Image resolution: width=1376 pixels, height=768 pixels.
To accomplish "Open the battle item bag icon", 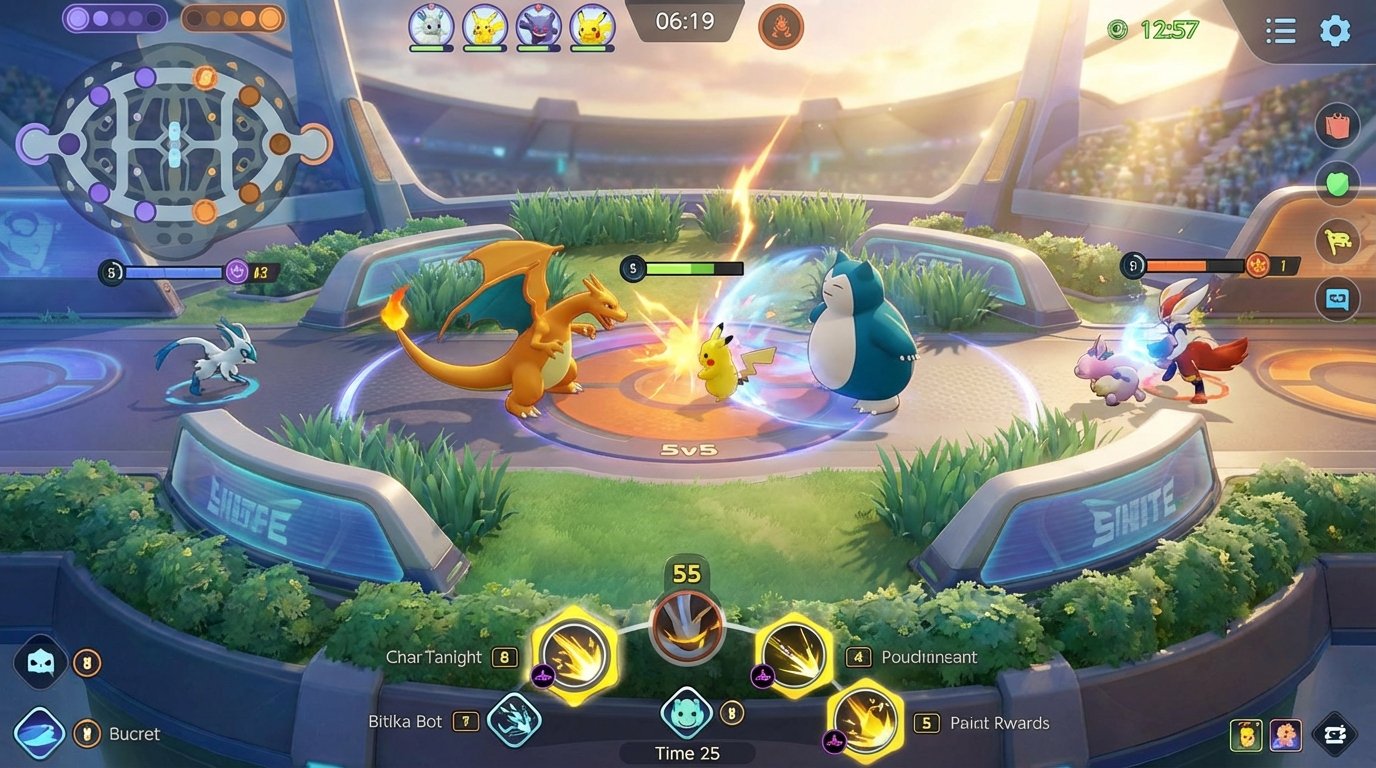I will pos(1337,126).
